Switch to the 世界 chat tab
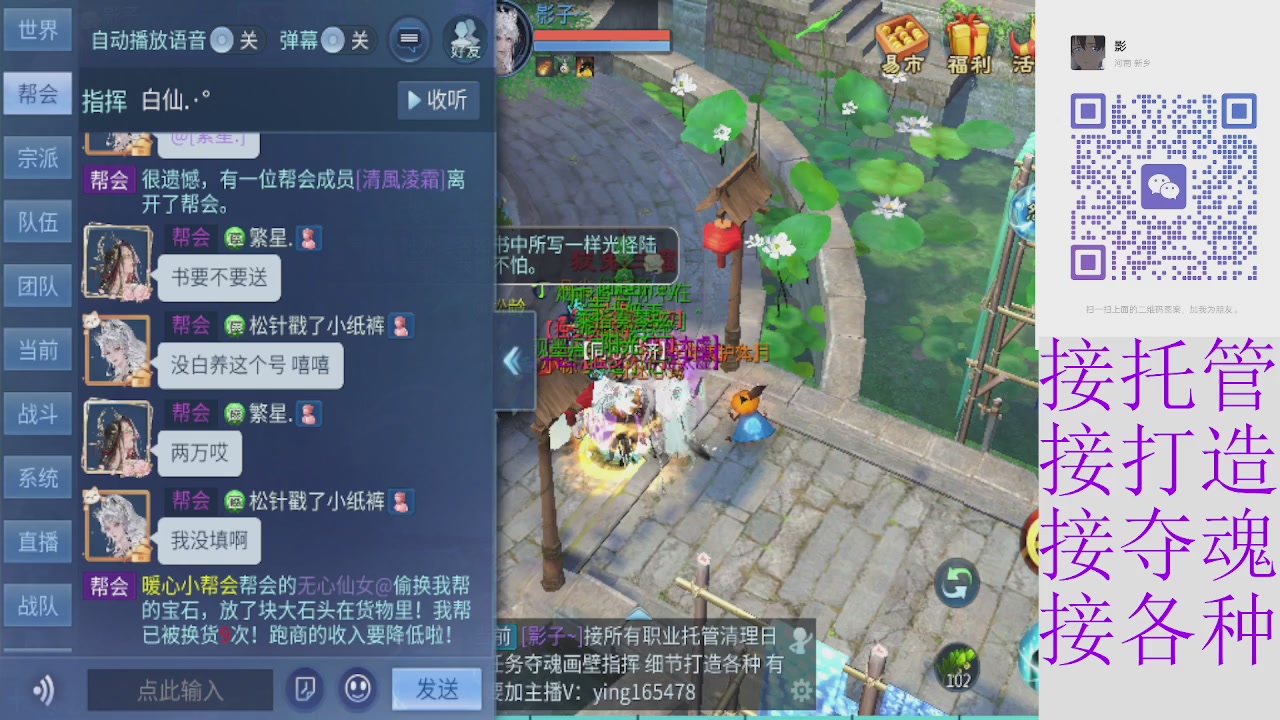The height and width of the screenshot is (720, 1280). [37, 30]
